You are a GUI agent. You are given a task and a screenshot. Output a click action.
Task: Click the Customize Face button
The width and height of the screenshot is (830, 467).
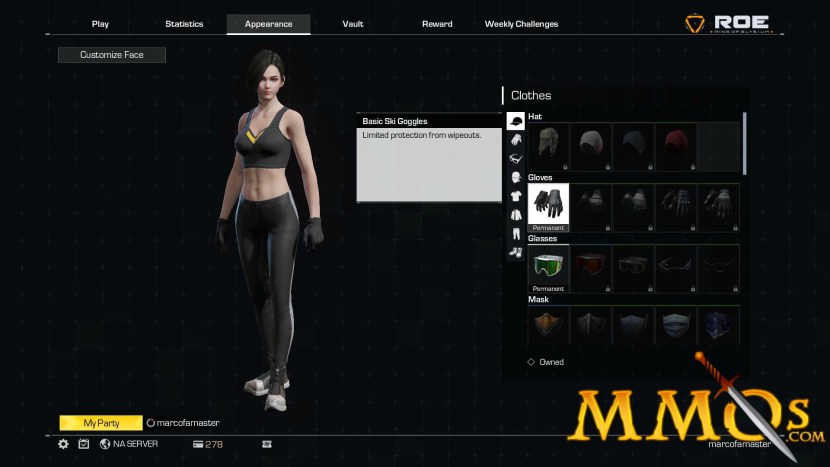coord(112,55)
